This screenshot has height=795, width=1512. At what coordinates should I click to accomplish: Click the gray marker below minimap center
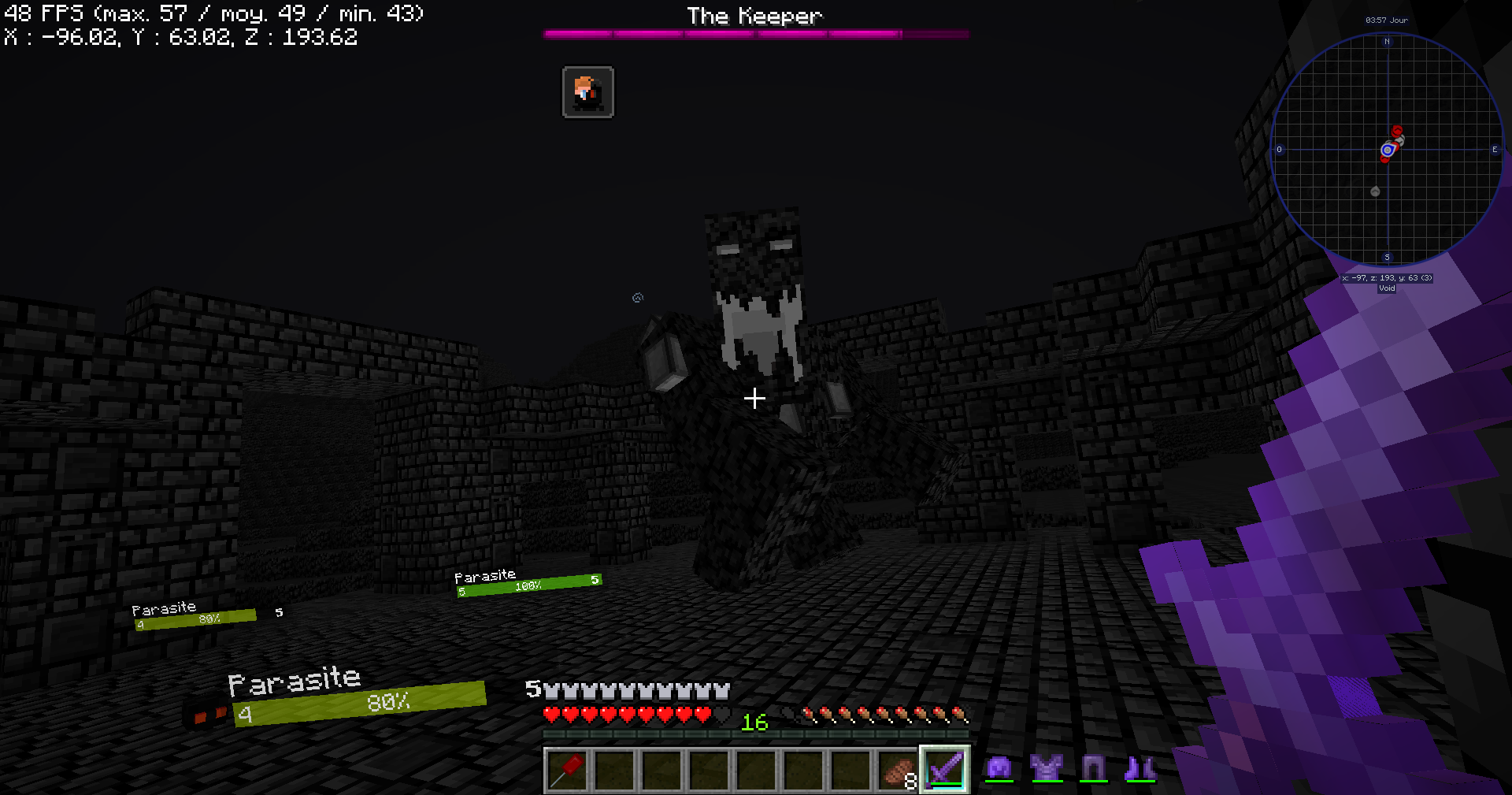(x=1374, y=190)
